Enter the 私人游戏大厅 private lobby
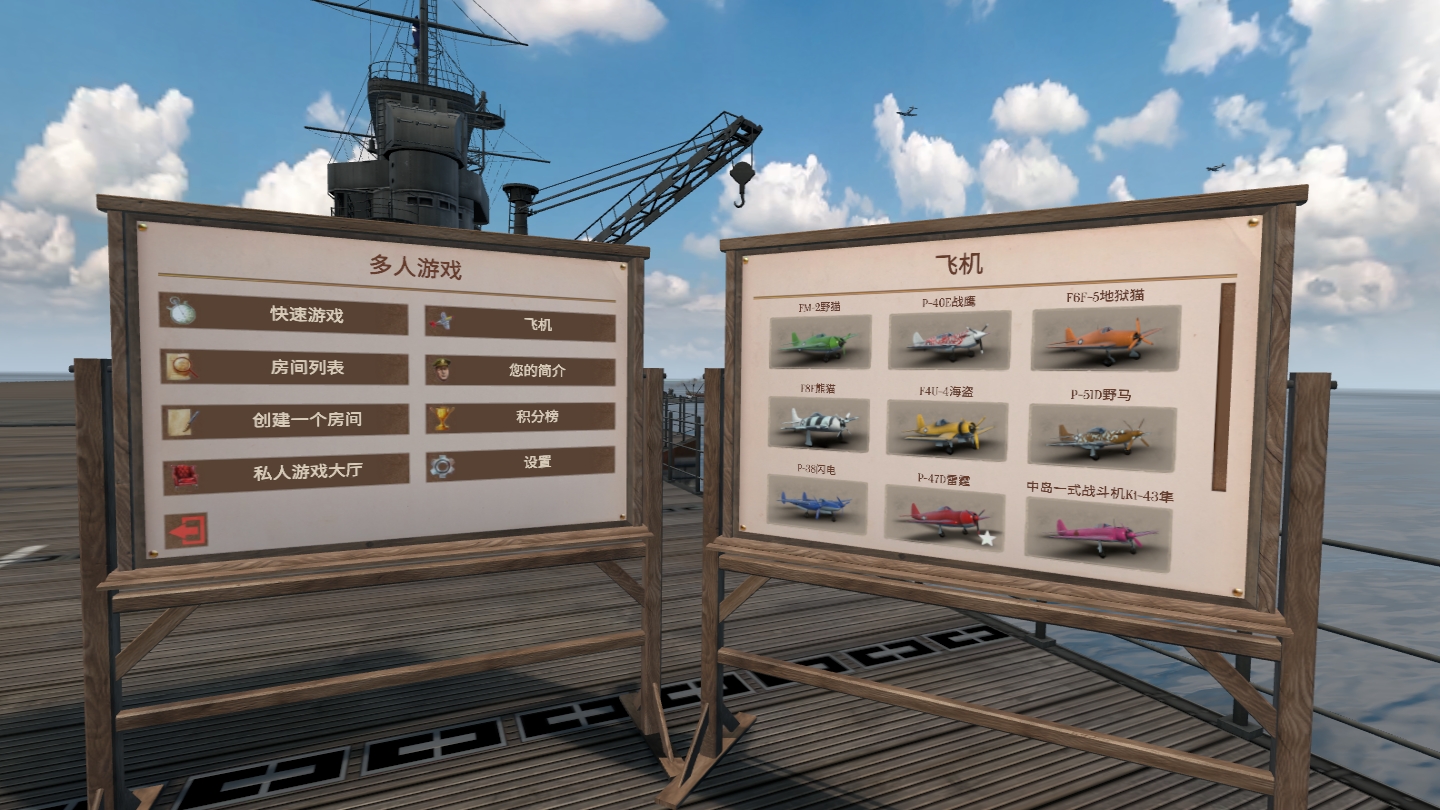 (x=286, y=473)
